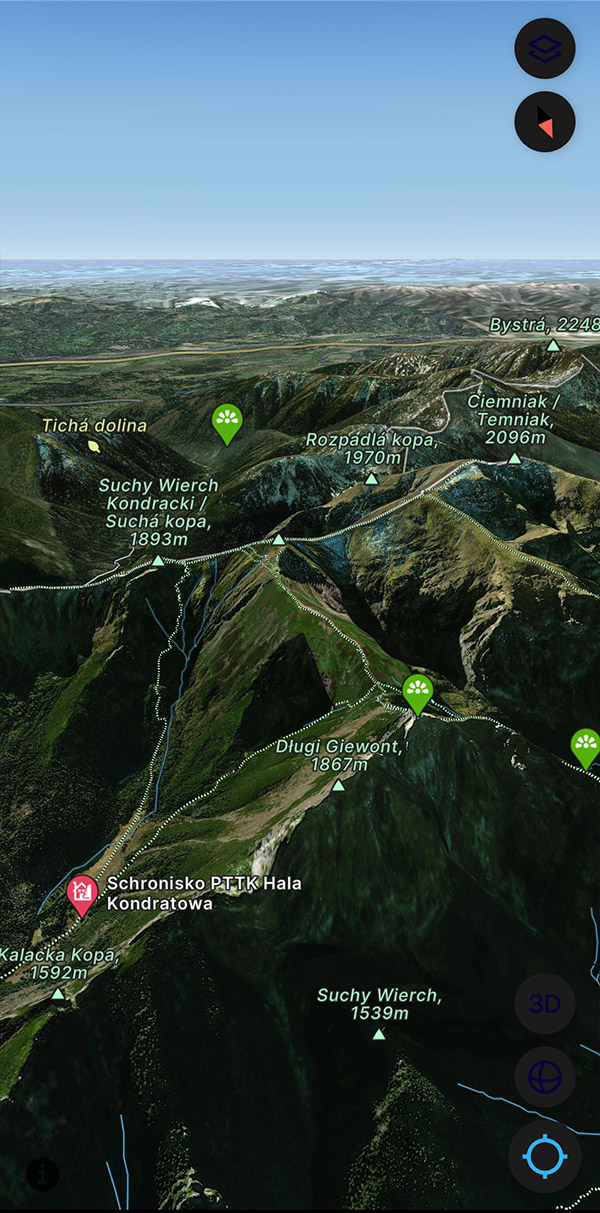This screenshot has width=600, height=1213.
Task: Open the map info icon
Action: point(42,1174)
